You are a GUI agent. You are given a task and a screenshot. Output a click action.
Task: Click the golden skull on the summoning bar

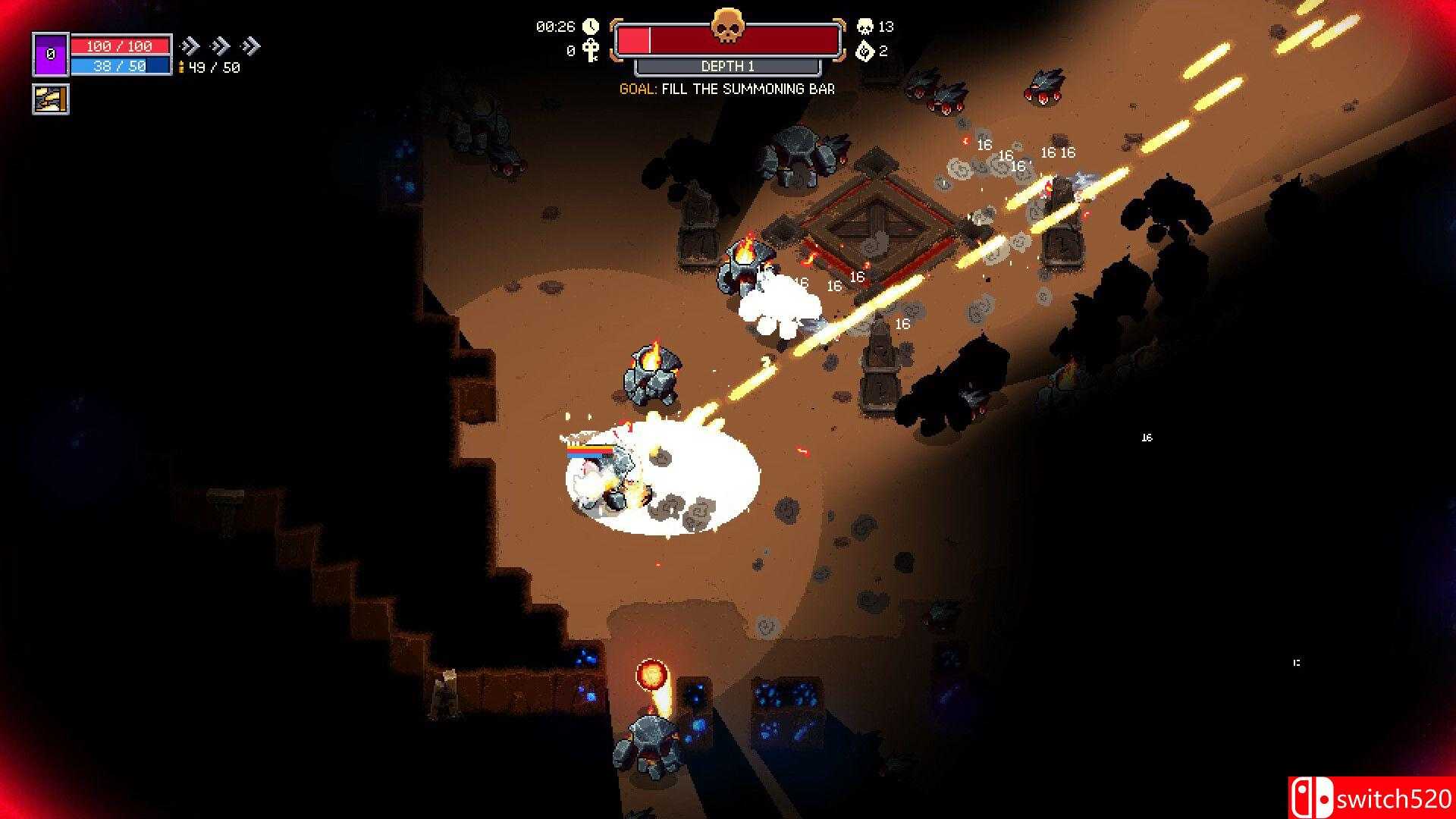727,27
